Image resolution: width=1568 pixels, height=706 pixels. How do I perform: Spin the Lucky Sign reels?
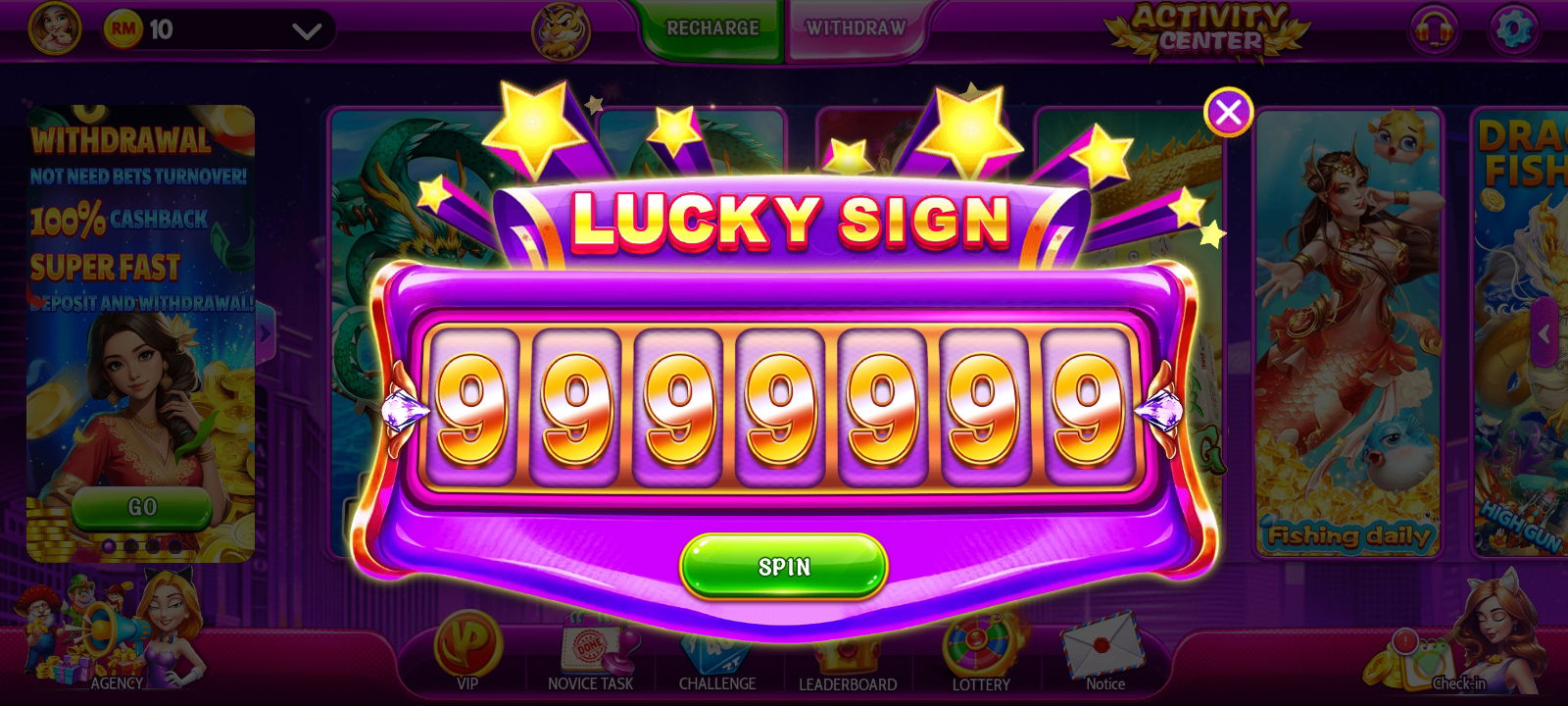pyautogui.click(x=784, y=566)
